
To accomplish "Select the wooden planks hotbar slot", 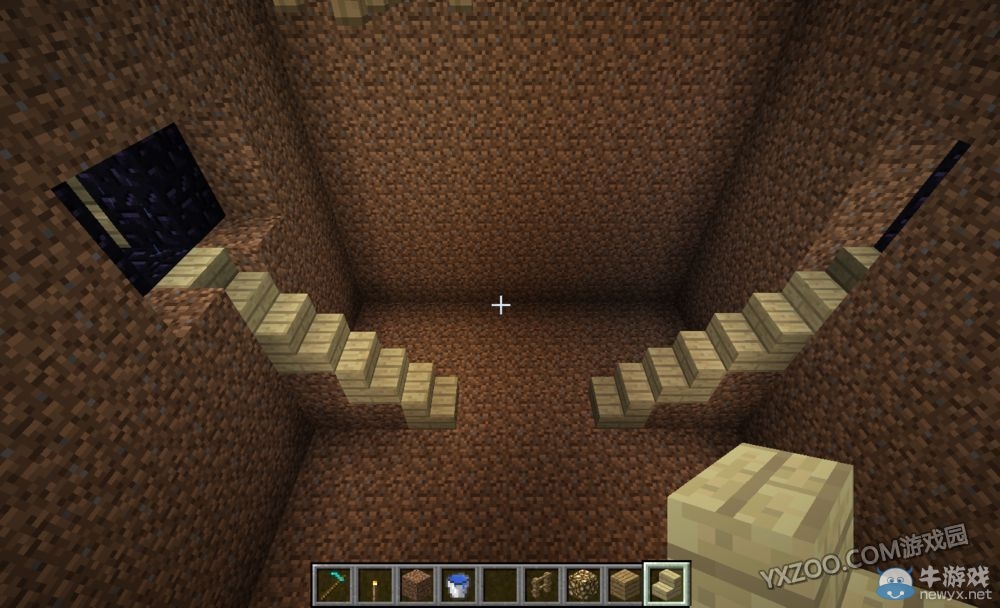I will pos(625,583).
